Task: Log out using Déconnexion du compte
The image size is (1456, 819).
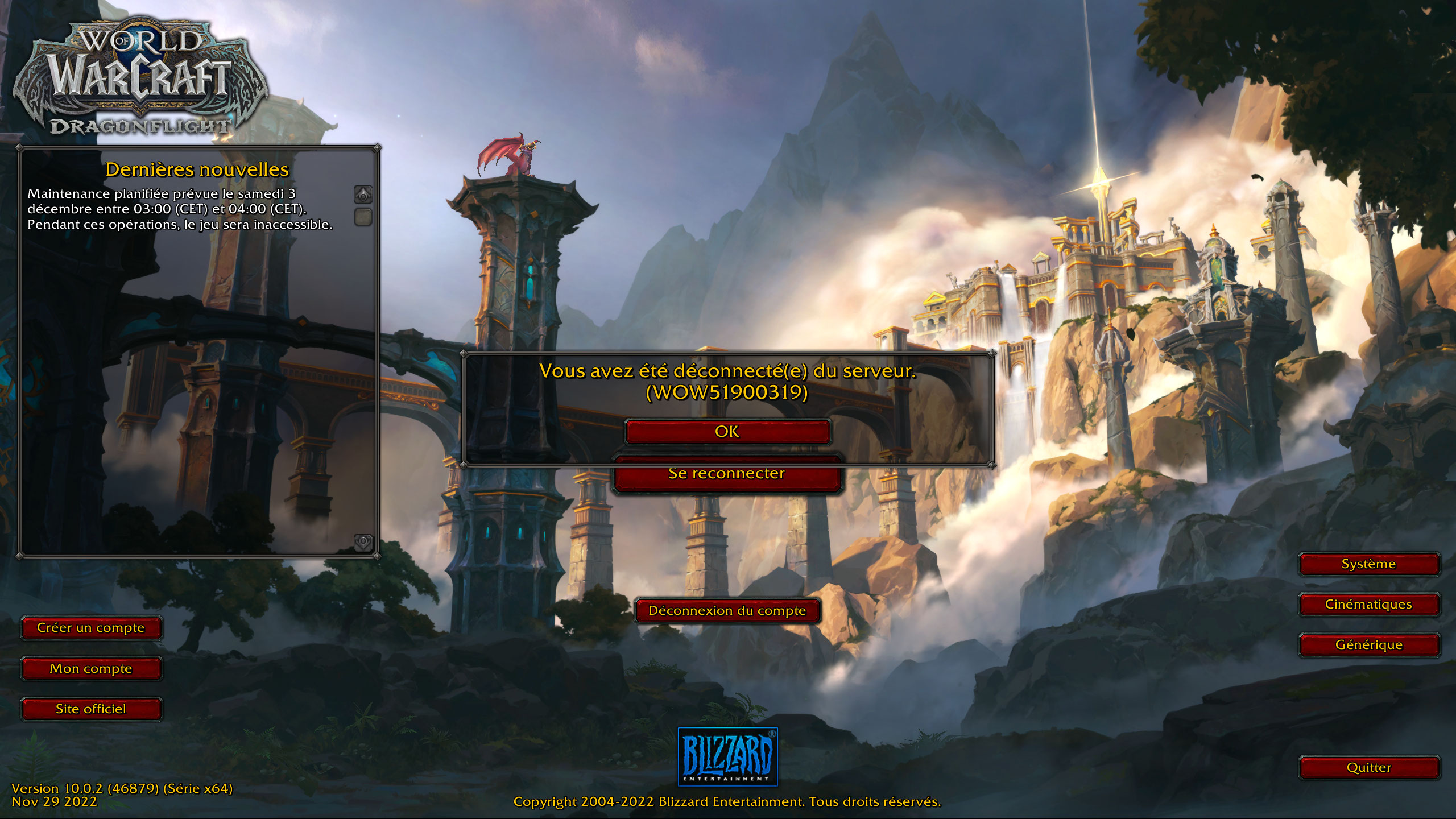Action: pos(727,611)
